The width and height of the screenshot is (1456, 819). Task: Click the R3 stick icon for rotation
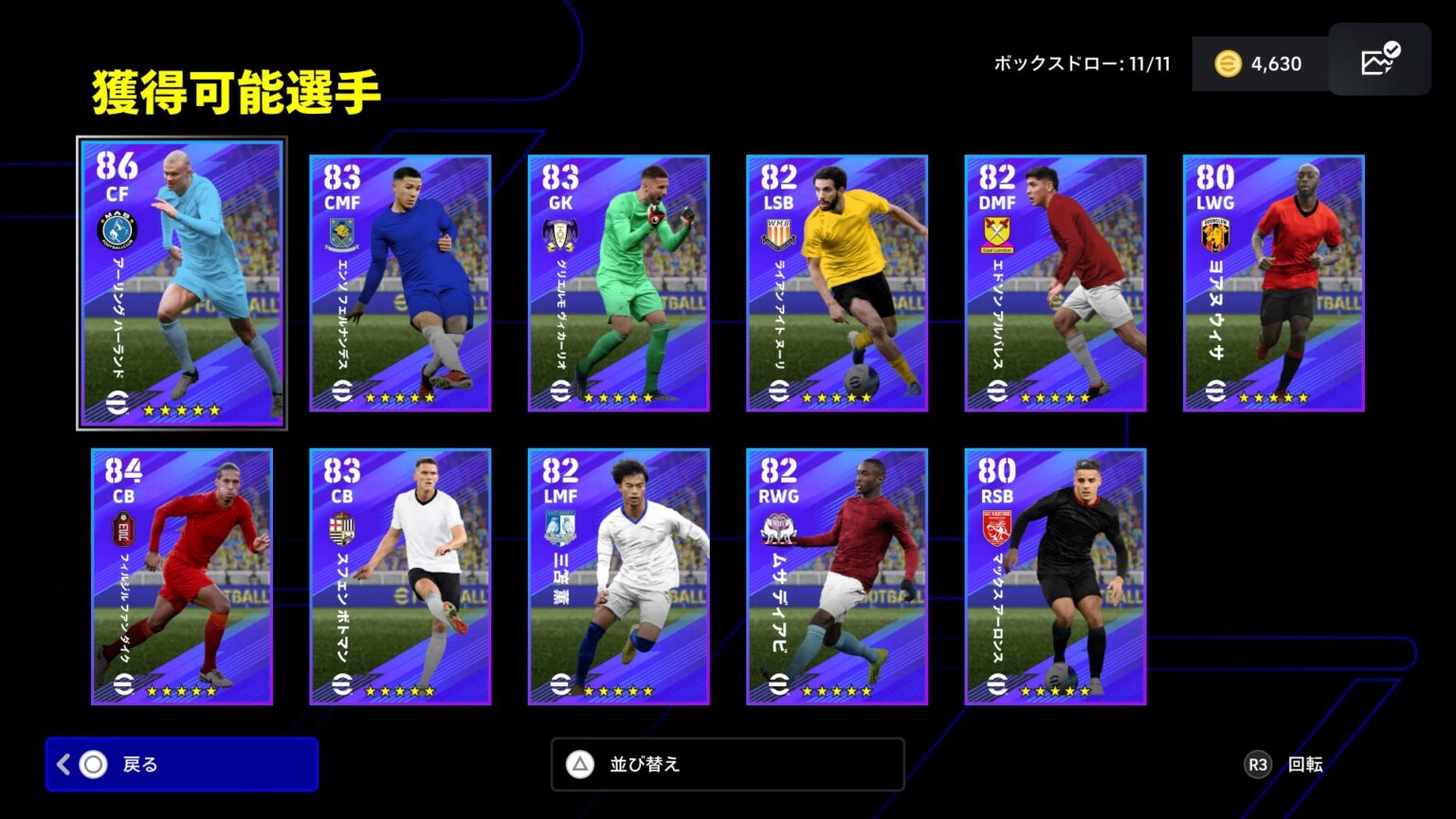click(1257, 764)
